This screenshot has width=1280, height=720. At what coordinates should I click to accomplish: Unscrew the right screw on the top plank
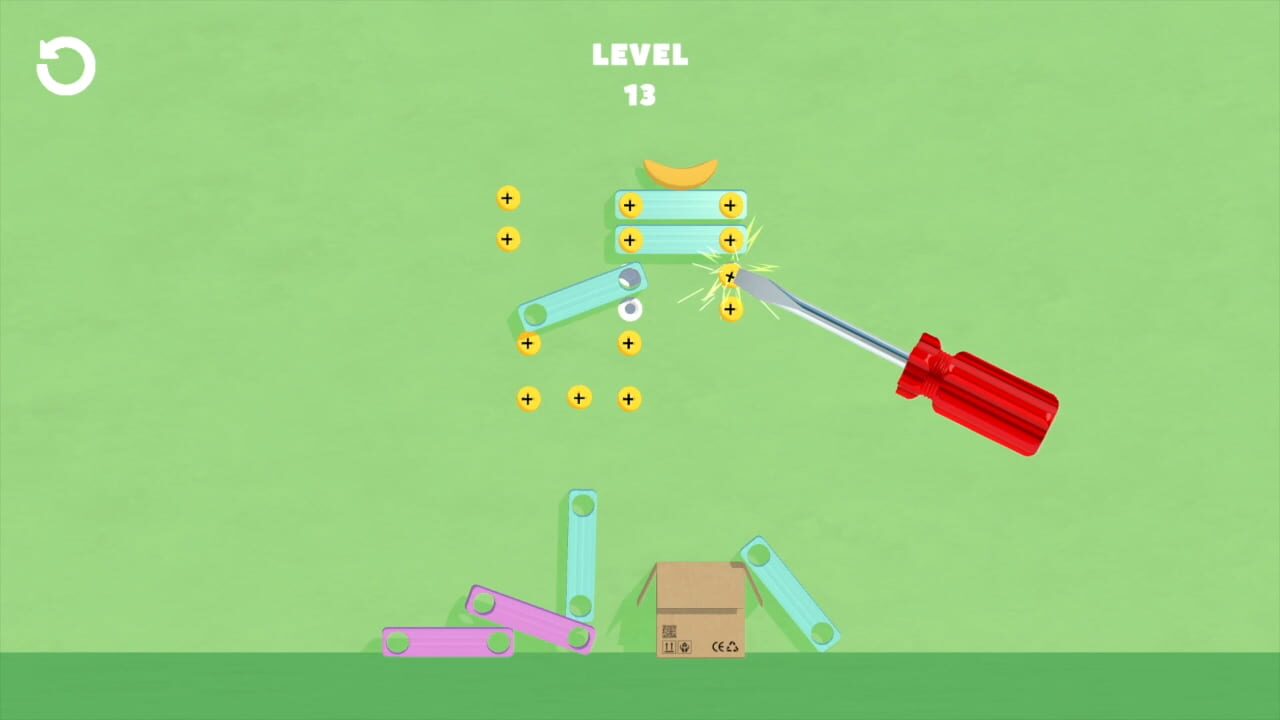pyautogui.click(x=730, y=205)
